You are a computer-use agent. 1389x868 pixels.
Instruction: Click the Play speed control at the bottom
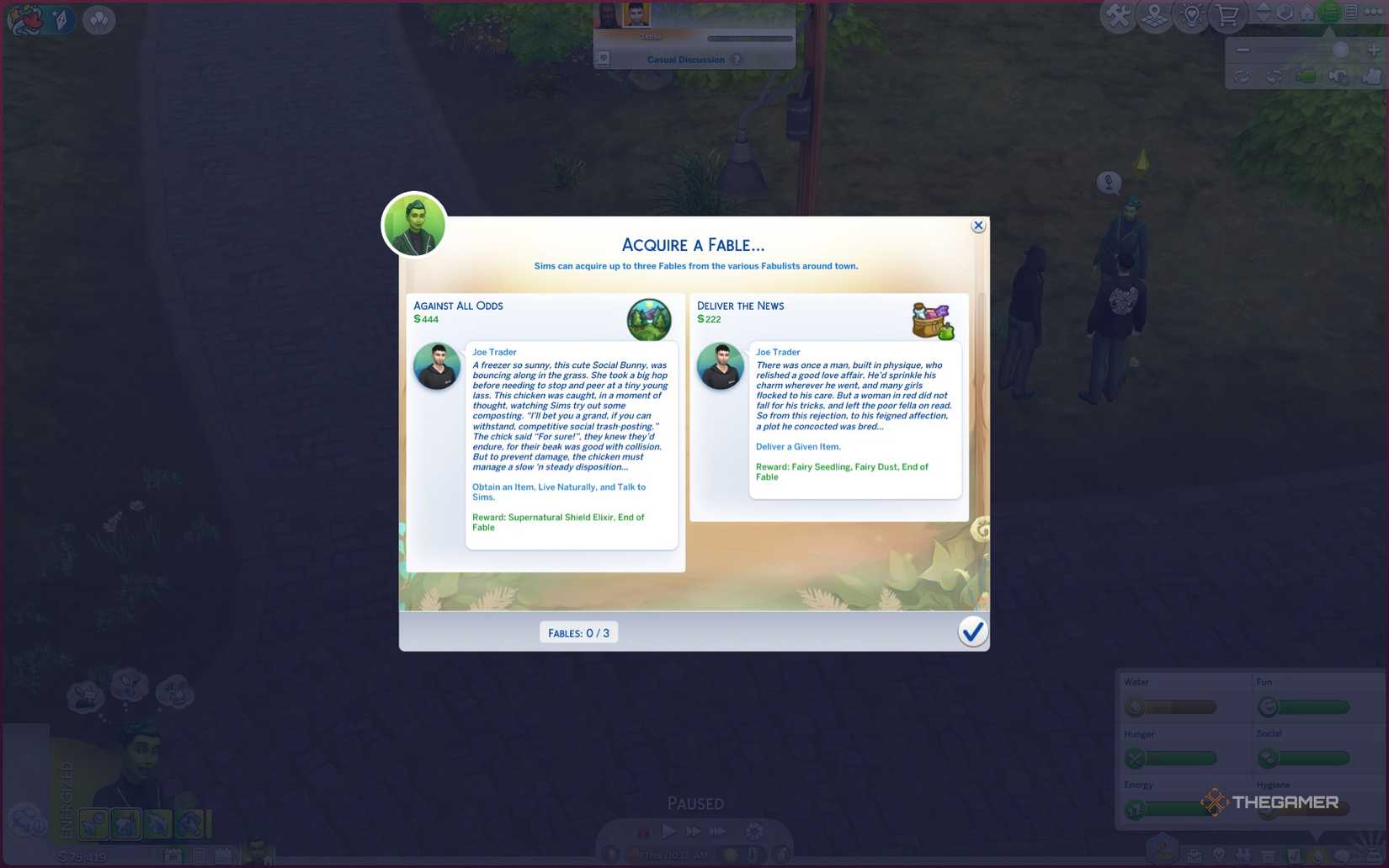[669, 831]
